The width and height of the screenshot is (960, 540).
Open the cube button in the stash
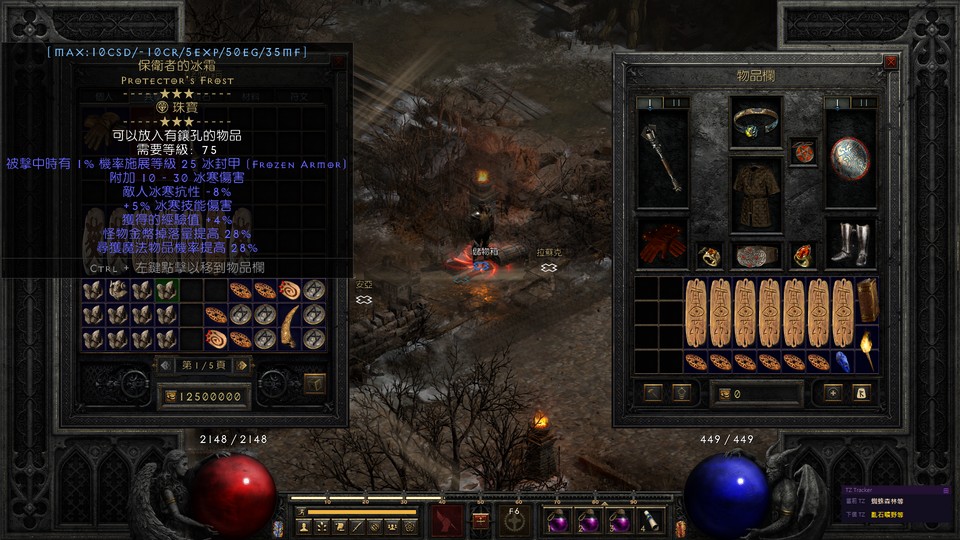[315, 382]
